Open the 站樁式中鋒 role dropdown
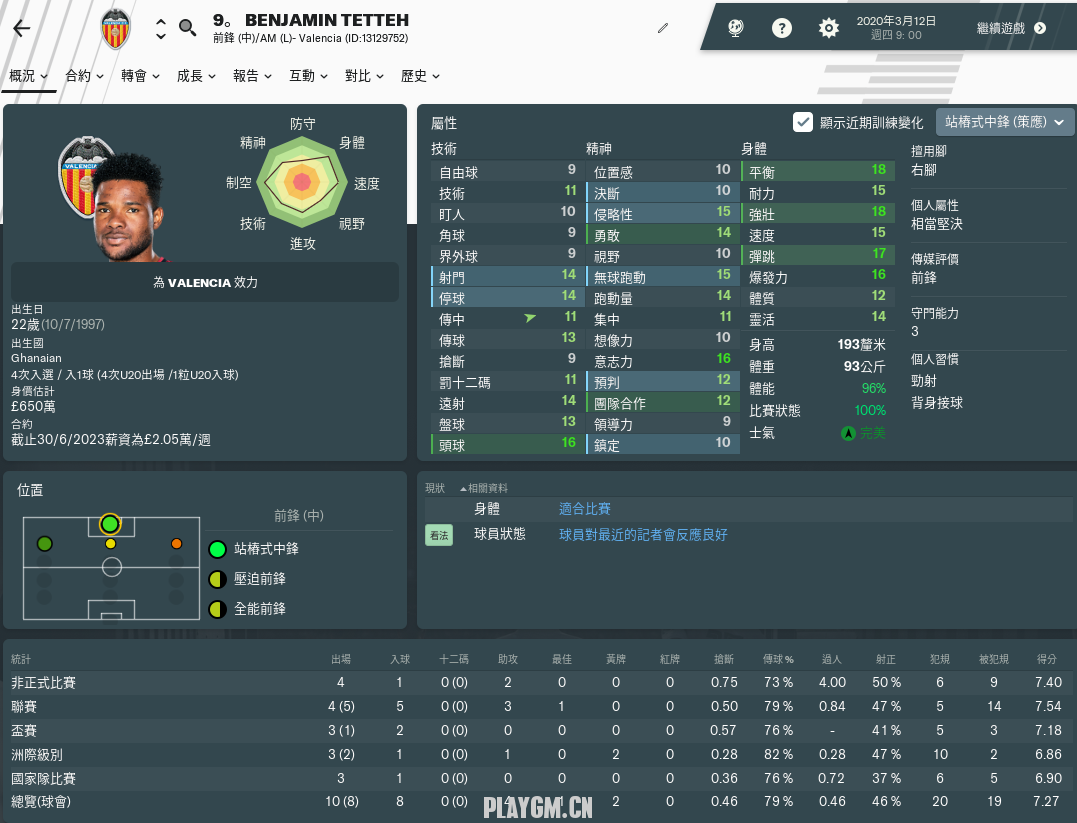1077x823 pixels. click(1004, 122)
